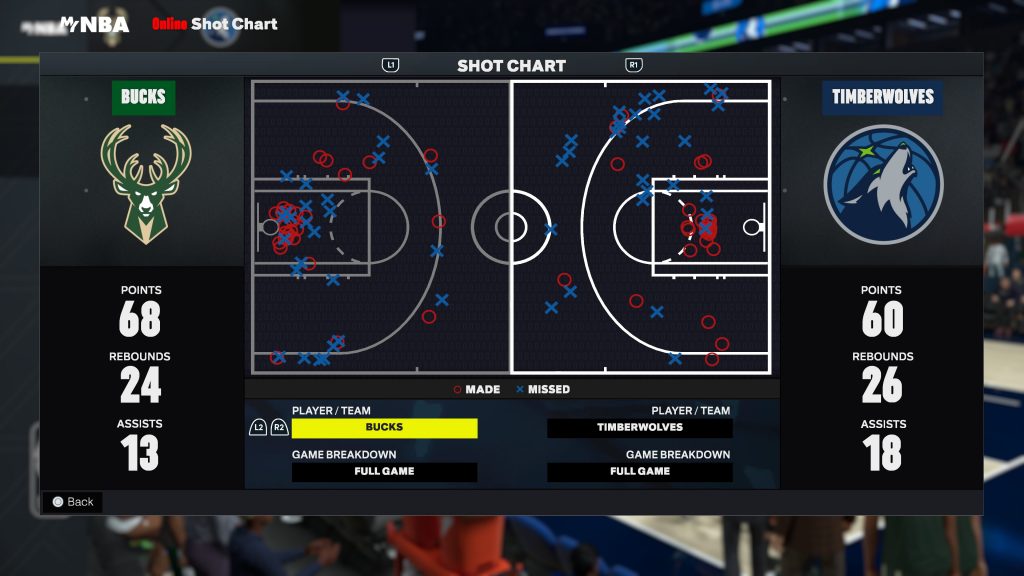Go back using the Back button
The image size is (1024, 576).
(72, 502)
